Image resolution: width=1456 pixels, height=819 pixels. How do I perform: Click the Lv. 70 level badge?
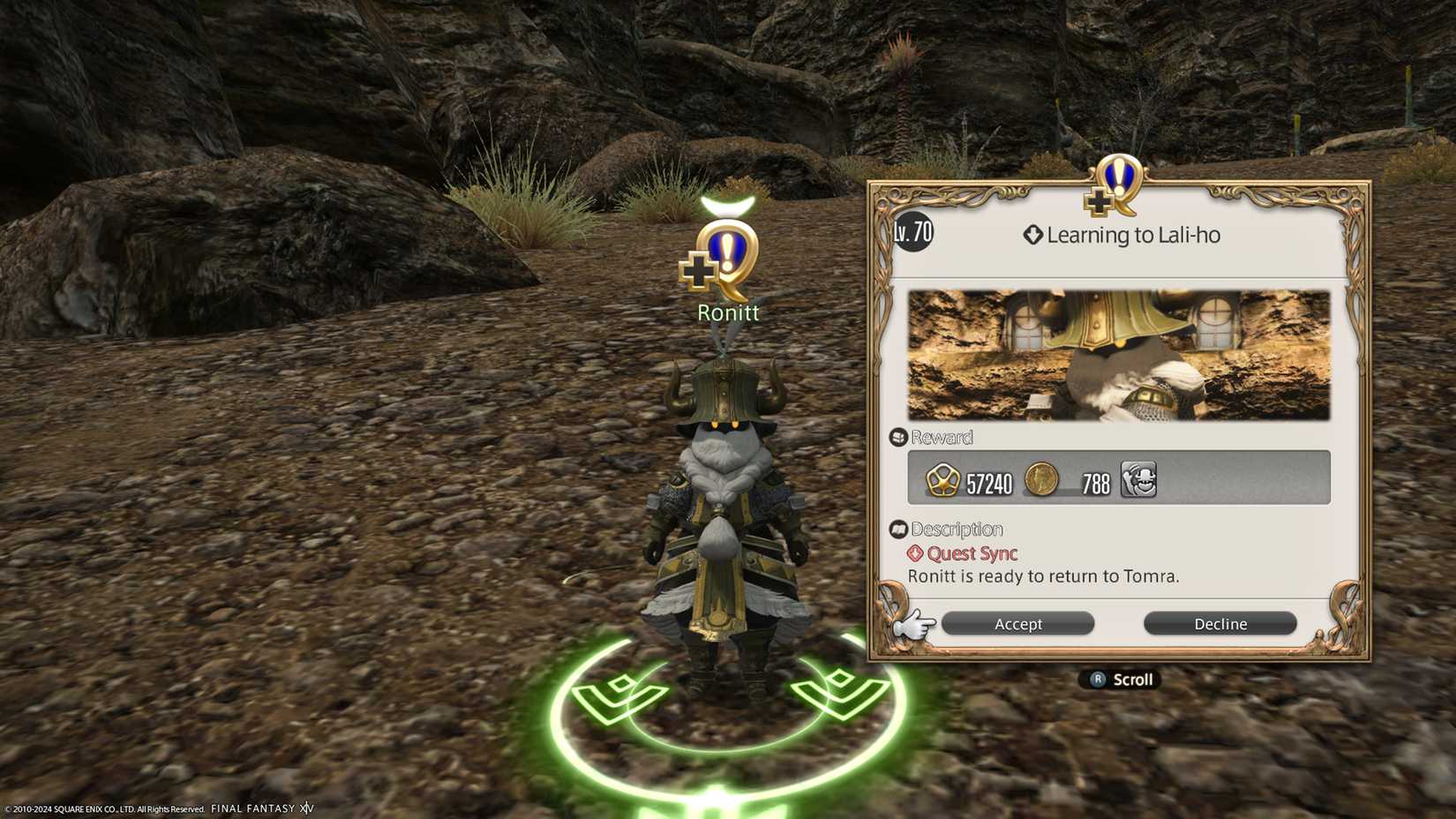pos(914,234)
